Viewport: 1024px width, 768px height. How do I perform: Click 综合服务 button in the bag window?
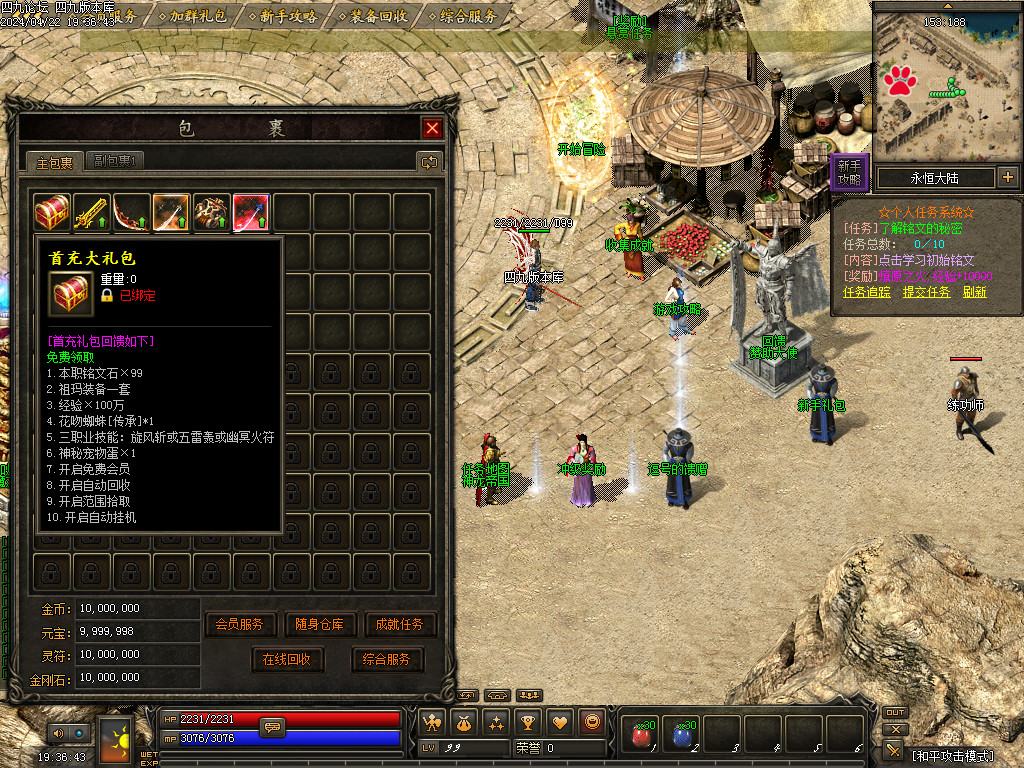tap(387, 659)
